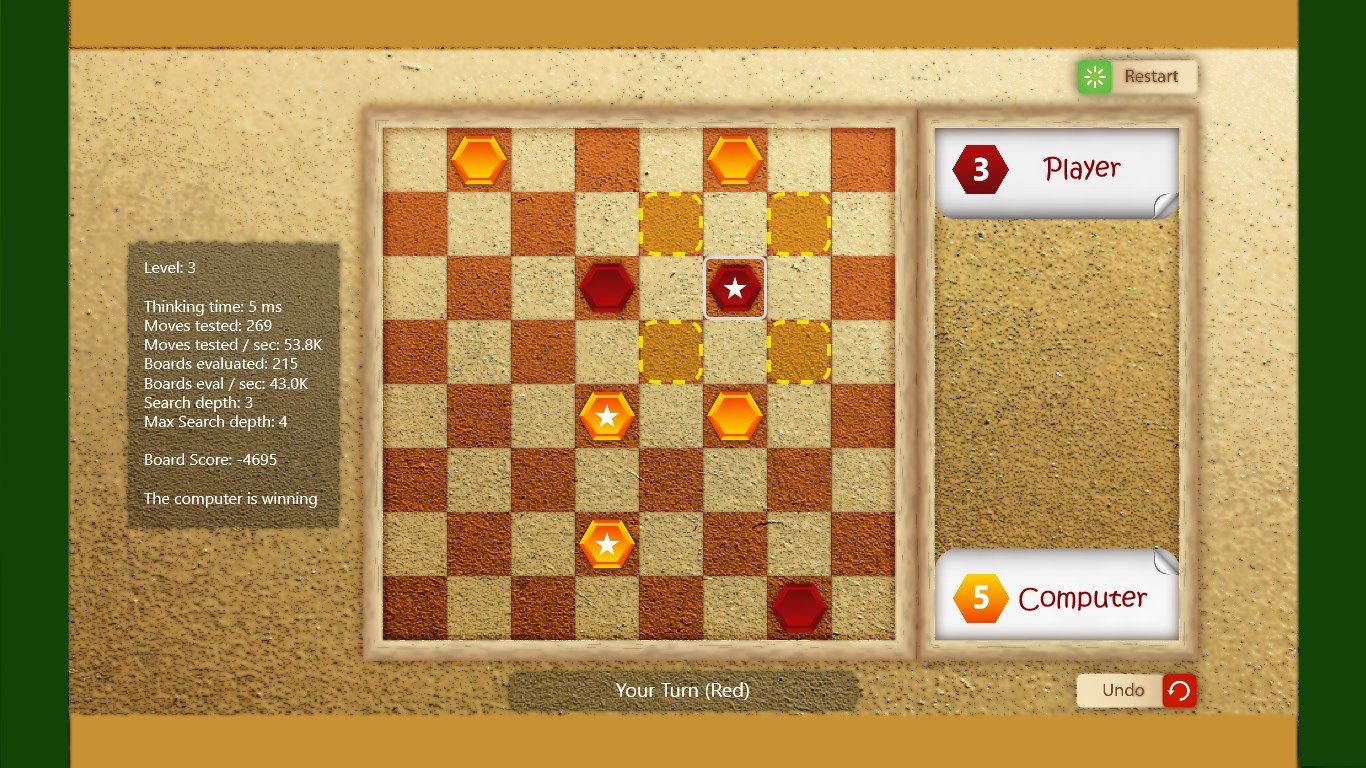
Task: Click the orange hexagon in the top-left square
Action: [478, 158]
